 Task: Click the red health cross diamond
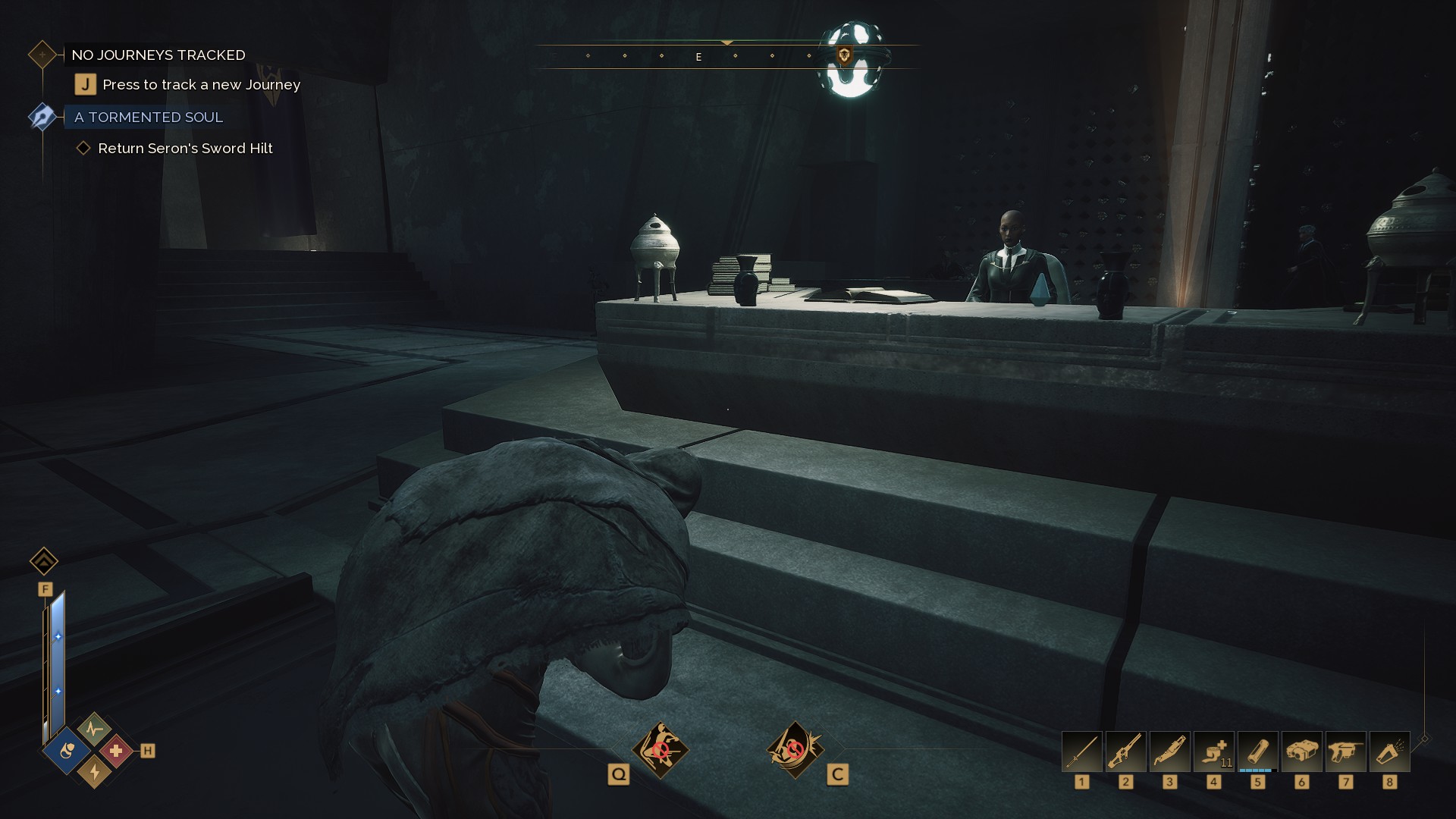coord(116,751)
